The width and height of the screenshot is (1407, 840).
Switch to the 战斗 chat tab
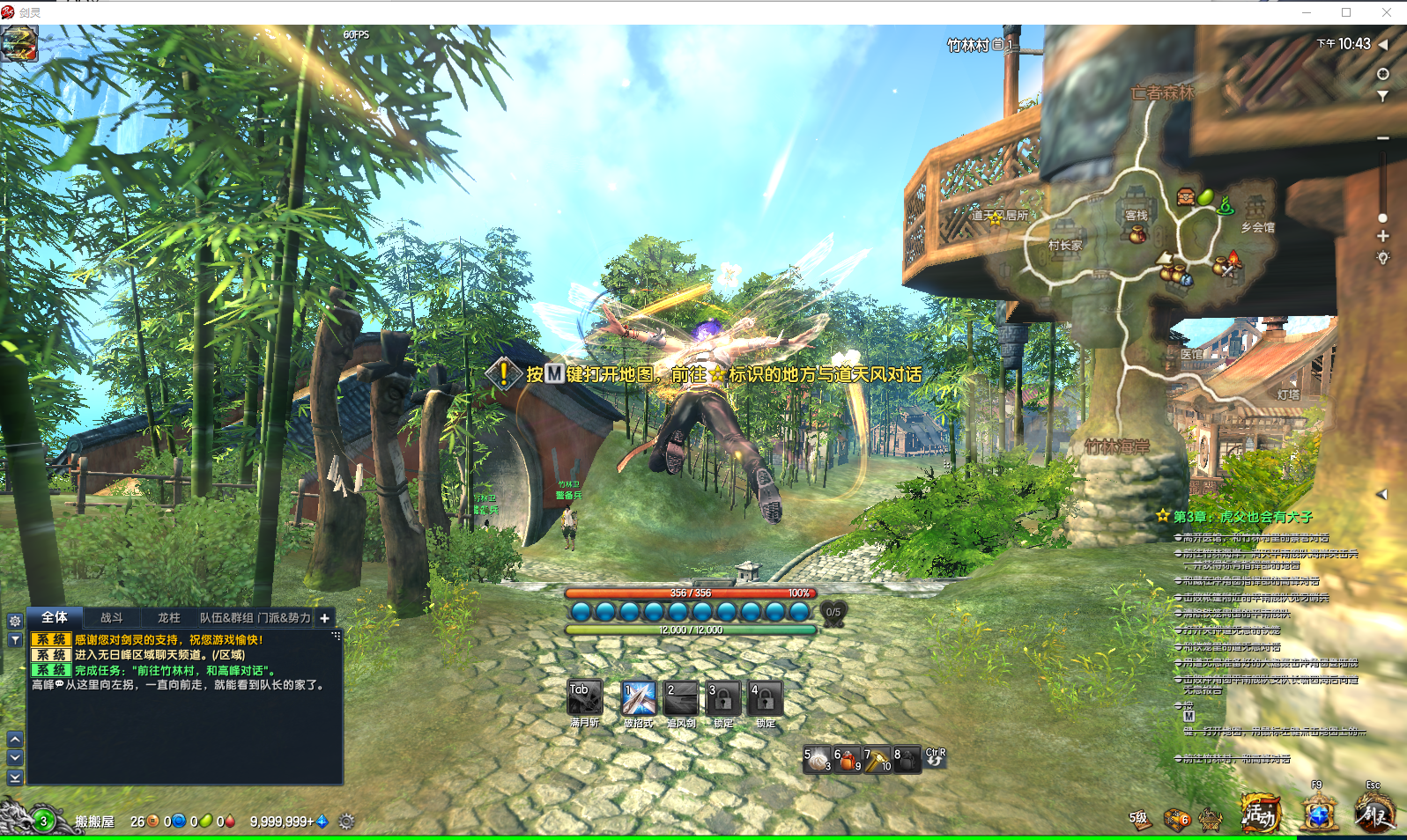(112, 618)
